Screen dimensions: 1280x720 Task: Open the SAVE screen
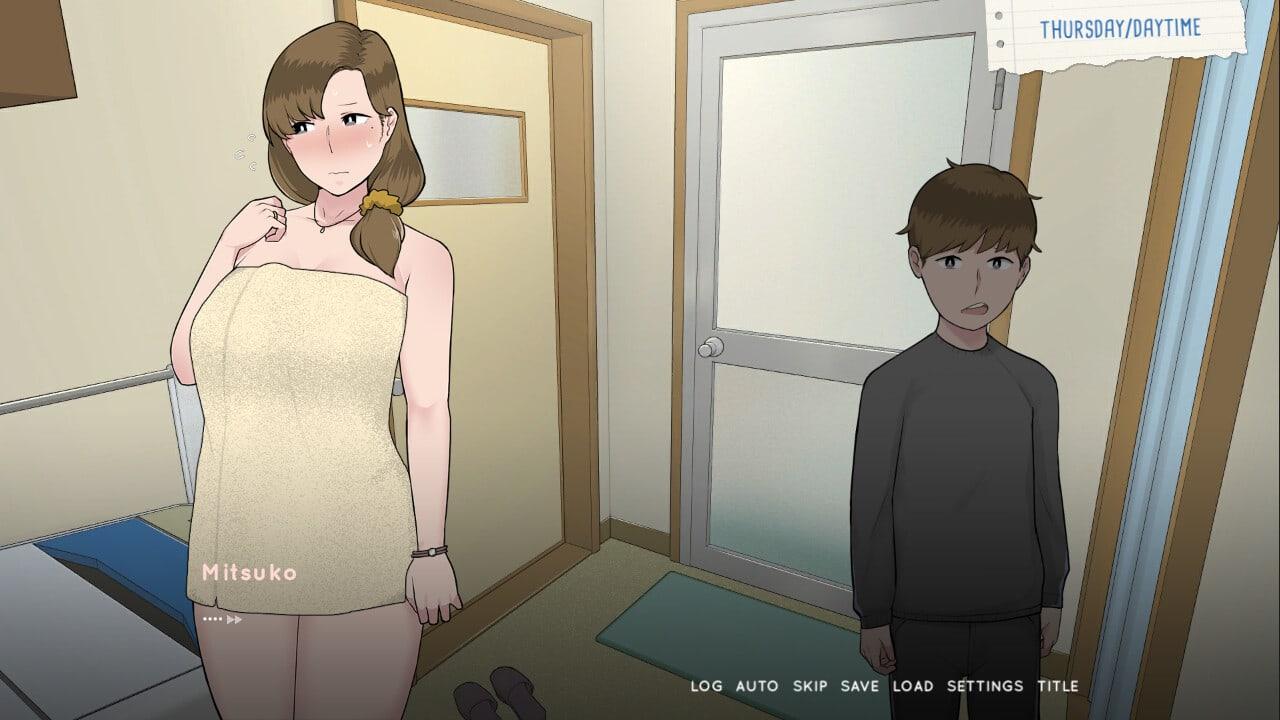(862, 686)
